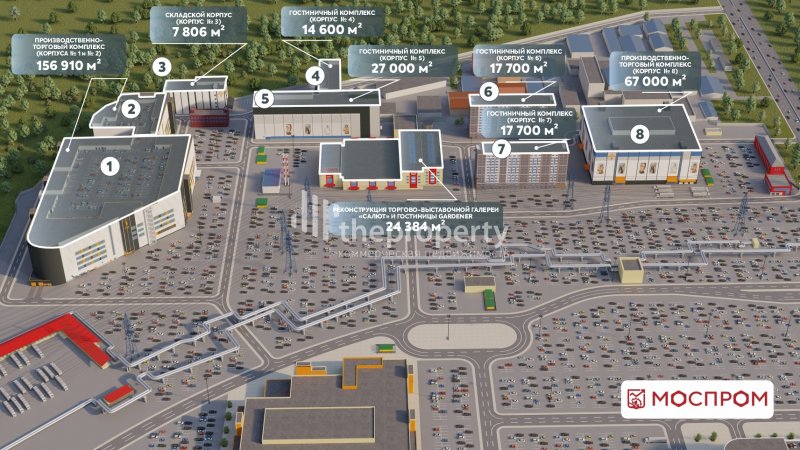Click the number 4 hotel marker

pyautogui.click(x=316, y=73)
